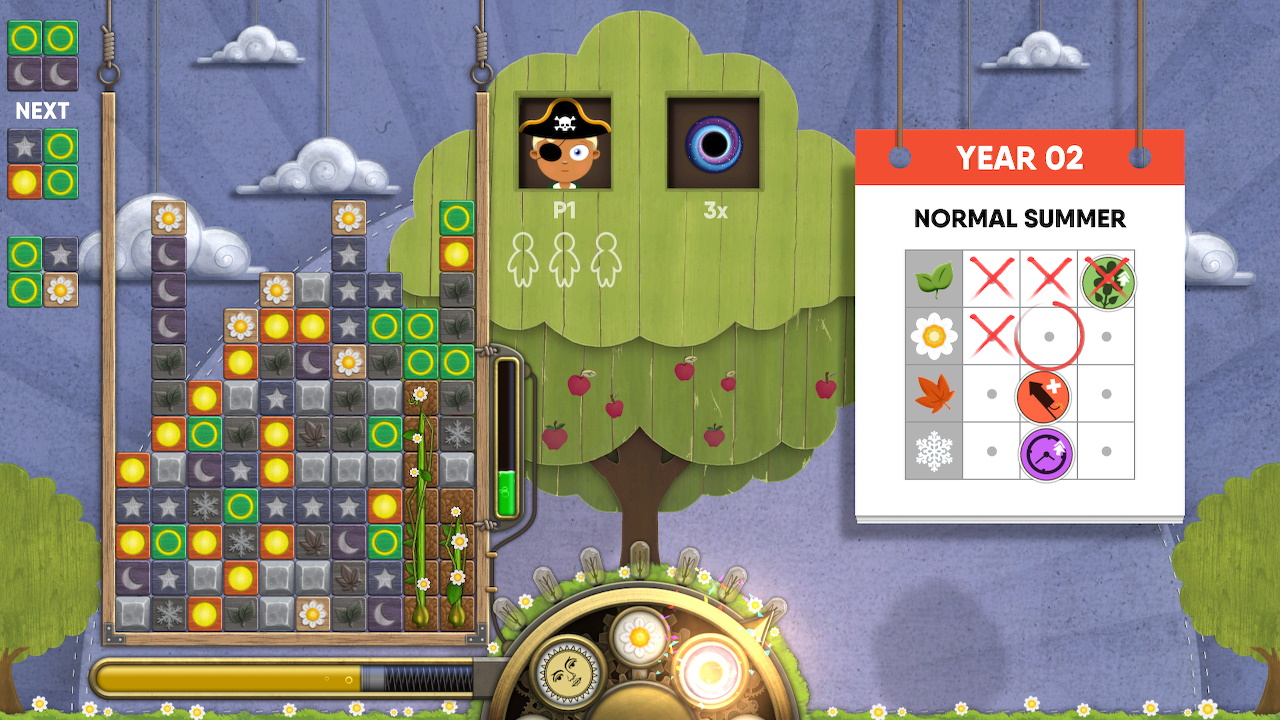Click the green spring leaf icon on the calendar
The image size is (1280, 720).
pos(933,280)
